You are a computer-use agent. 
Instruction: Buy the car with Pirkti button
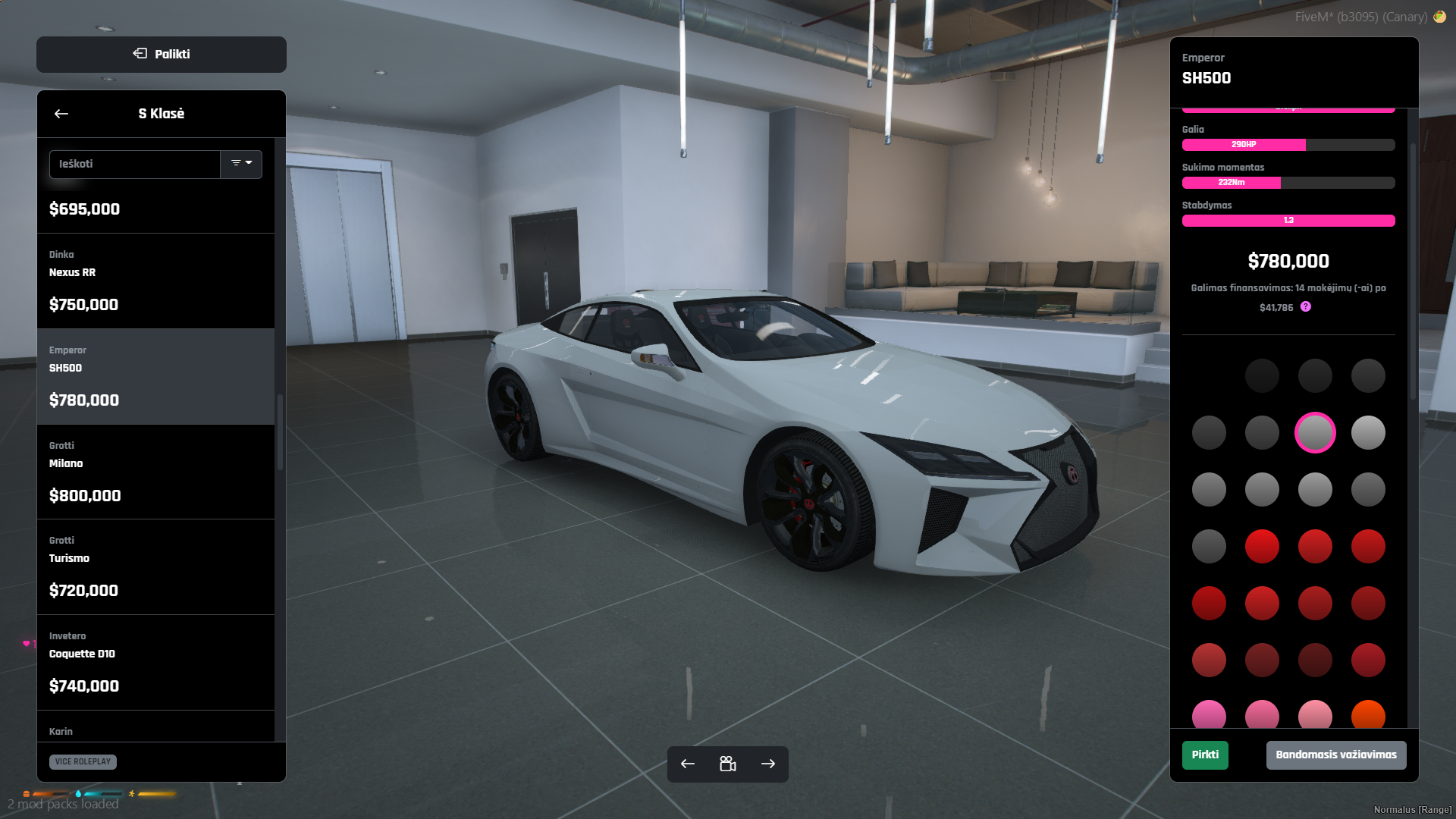coord(1205,755)
